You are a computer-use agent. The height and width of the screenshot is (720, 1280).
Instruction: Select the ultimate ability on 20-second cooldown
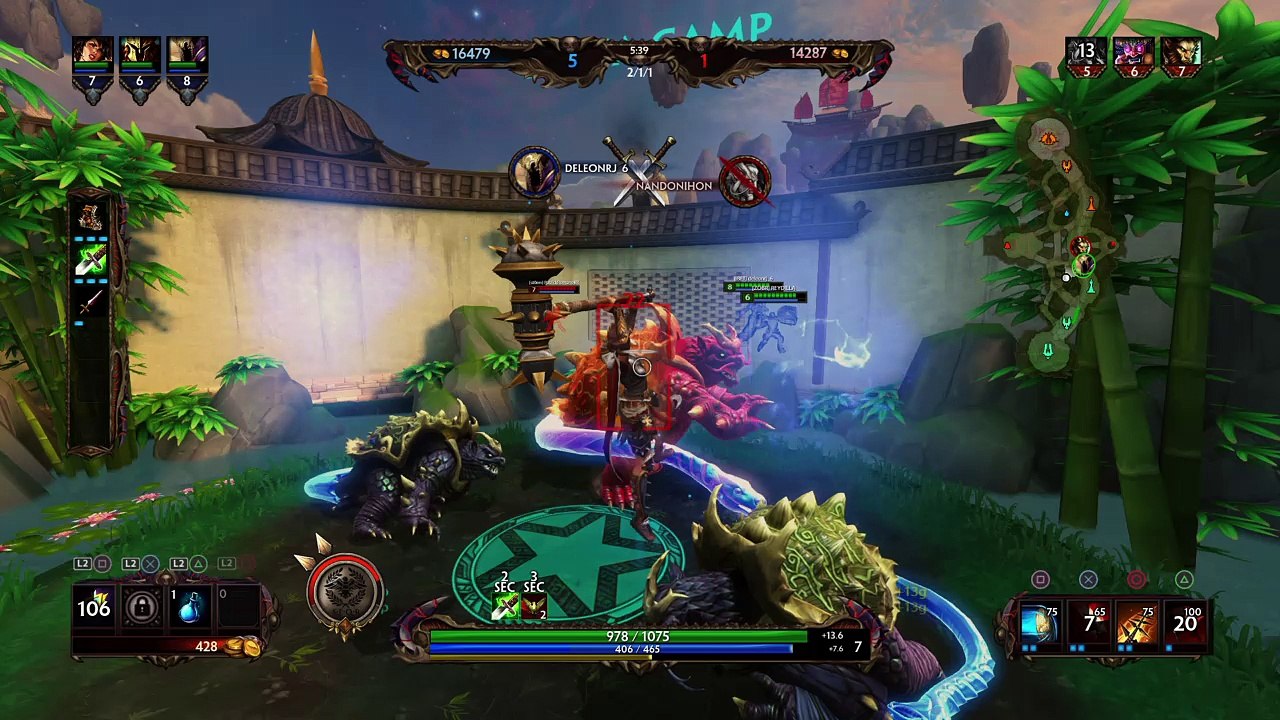1185,624
